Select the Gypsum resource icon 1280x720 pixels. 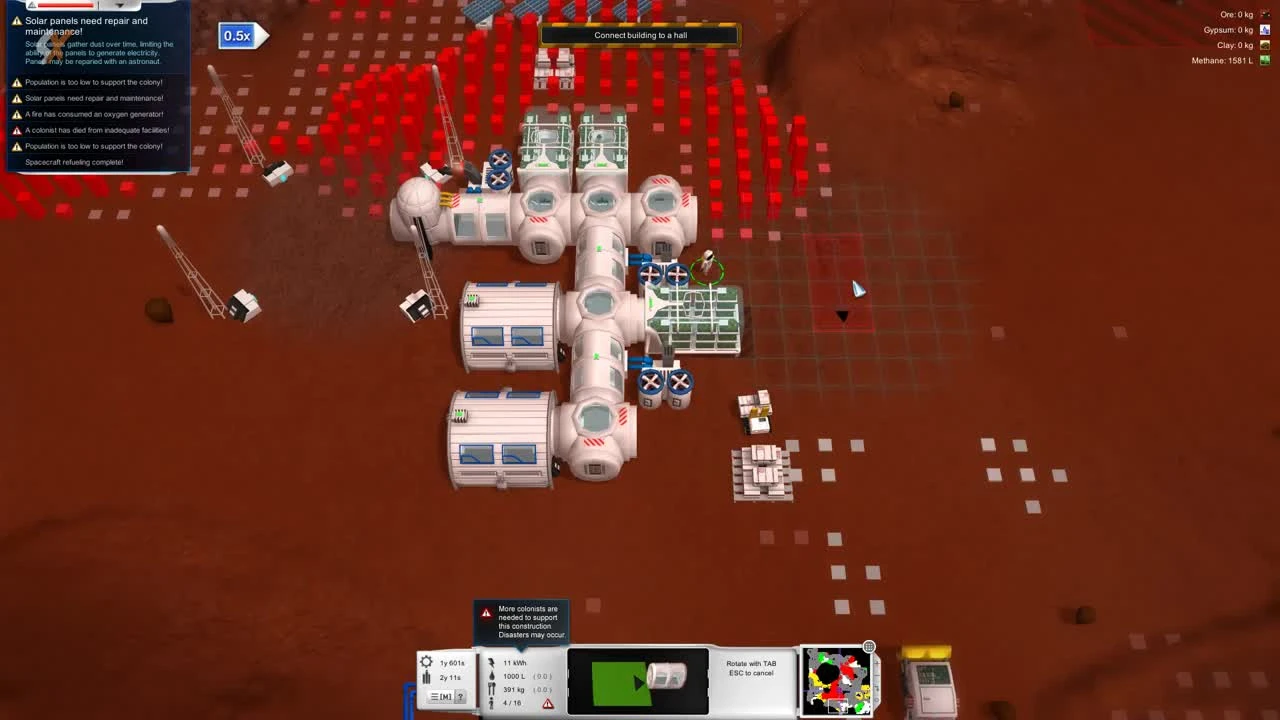[1264, 30]
